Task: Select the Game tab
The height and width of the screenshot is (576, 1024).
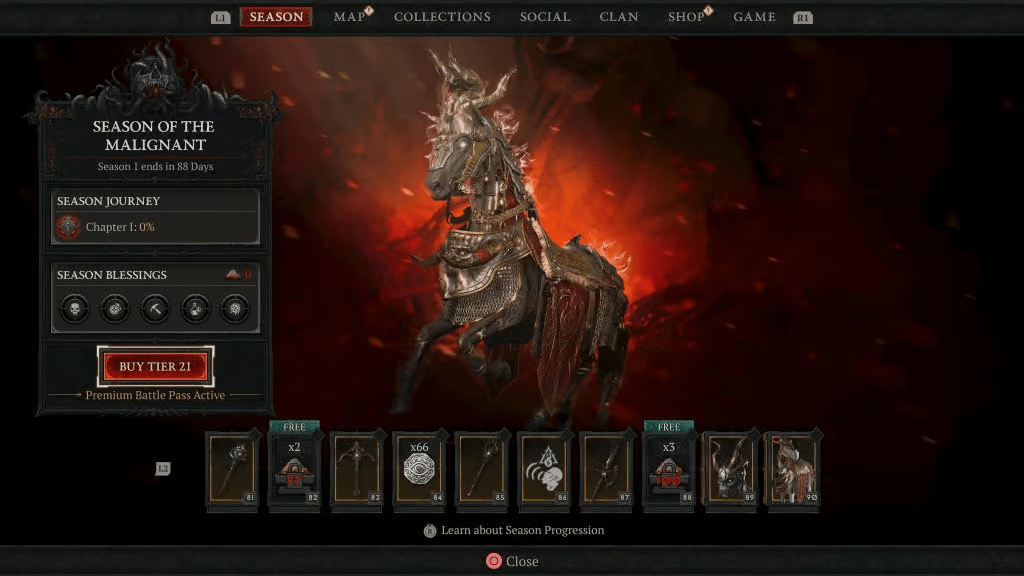Action: [754, 17]
